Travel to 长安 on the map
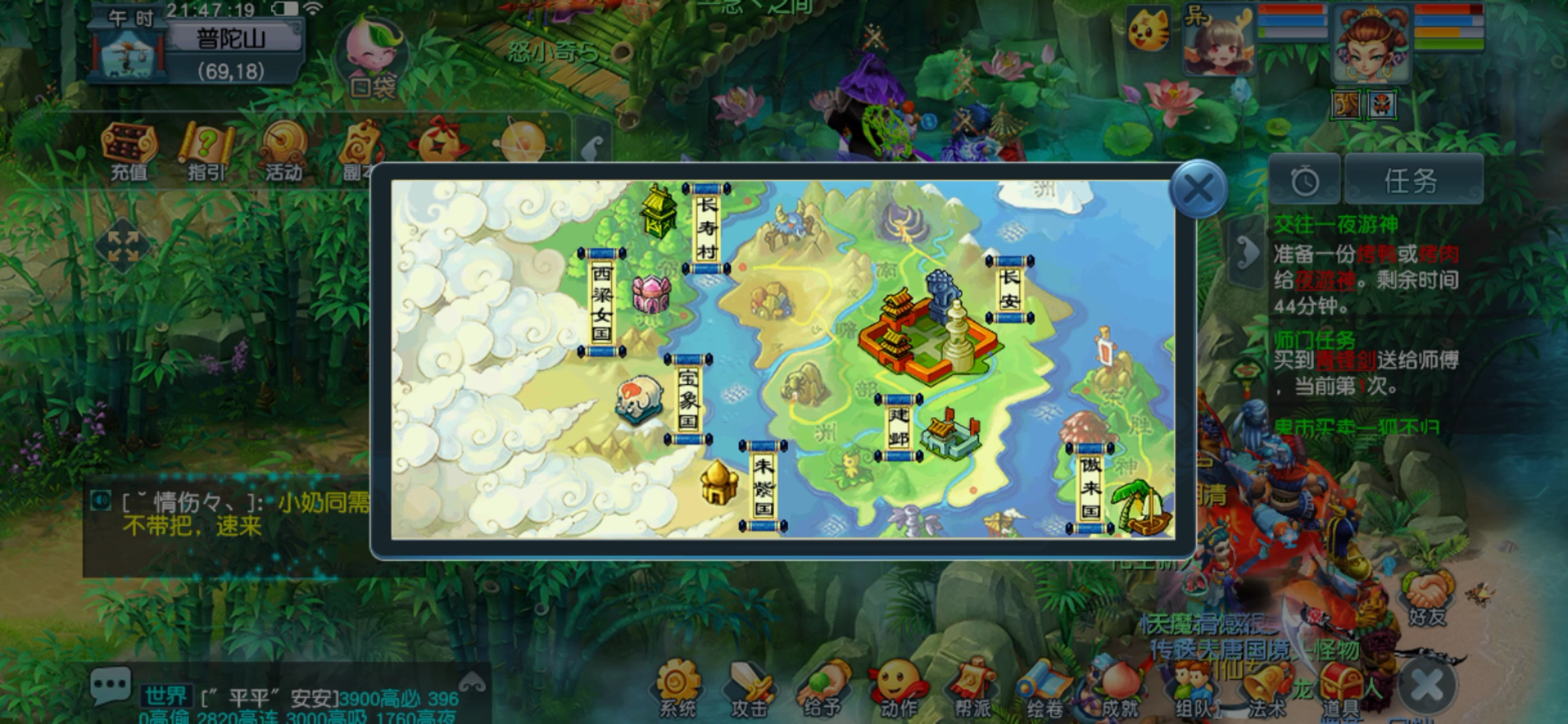The width and height of the screenshot is (1568, 724). point(1009,290)
